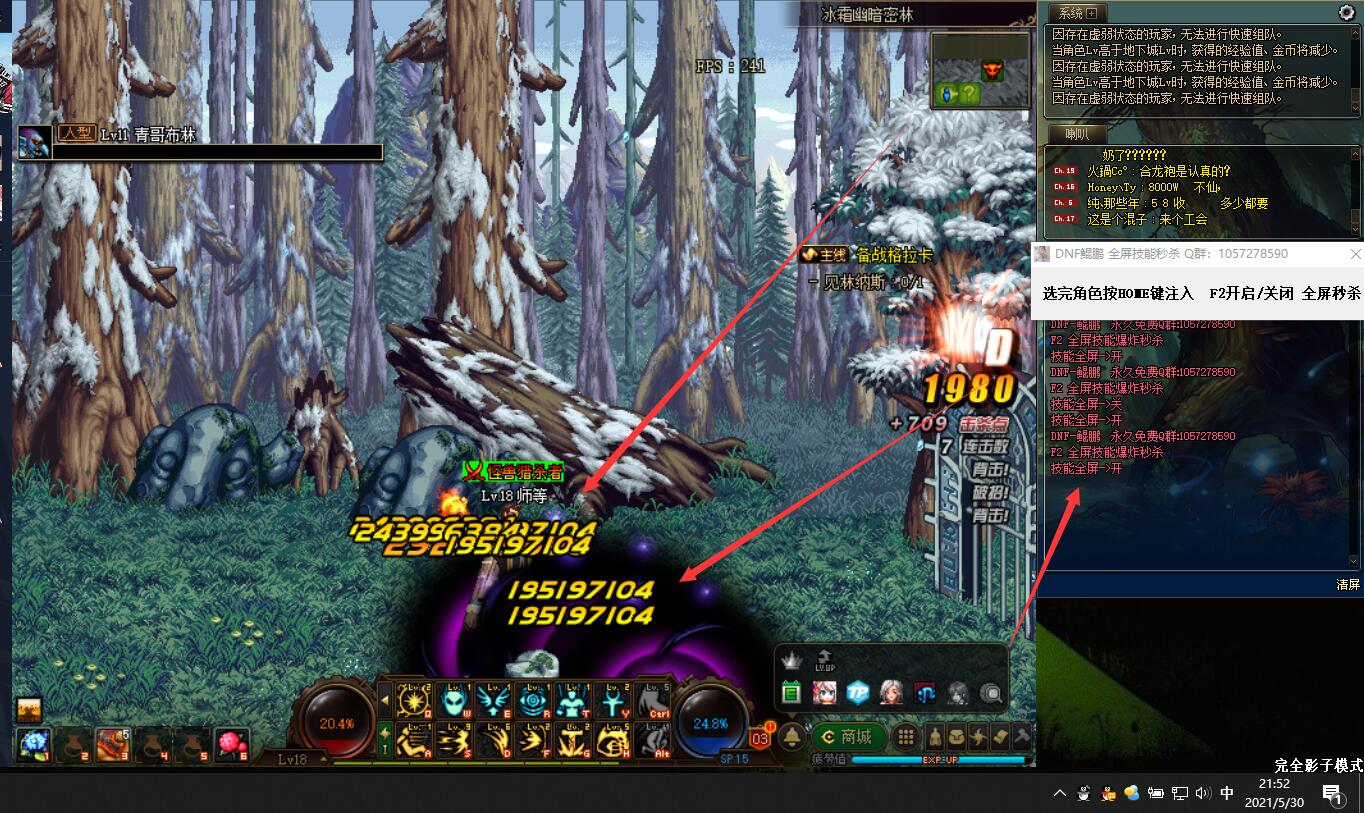Click the skill bar left arrow
This screenshot has height=813, width=1364.
point(385,700)
